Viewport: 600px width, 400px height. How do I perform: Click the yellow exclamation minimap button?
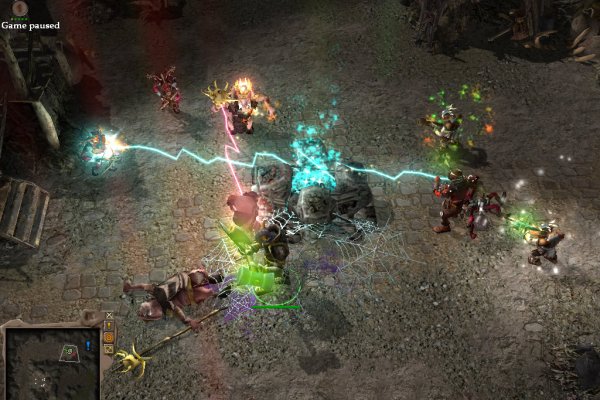click(x=108, y=325)
